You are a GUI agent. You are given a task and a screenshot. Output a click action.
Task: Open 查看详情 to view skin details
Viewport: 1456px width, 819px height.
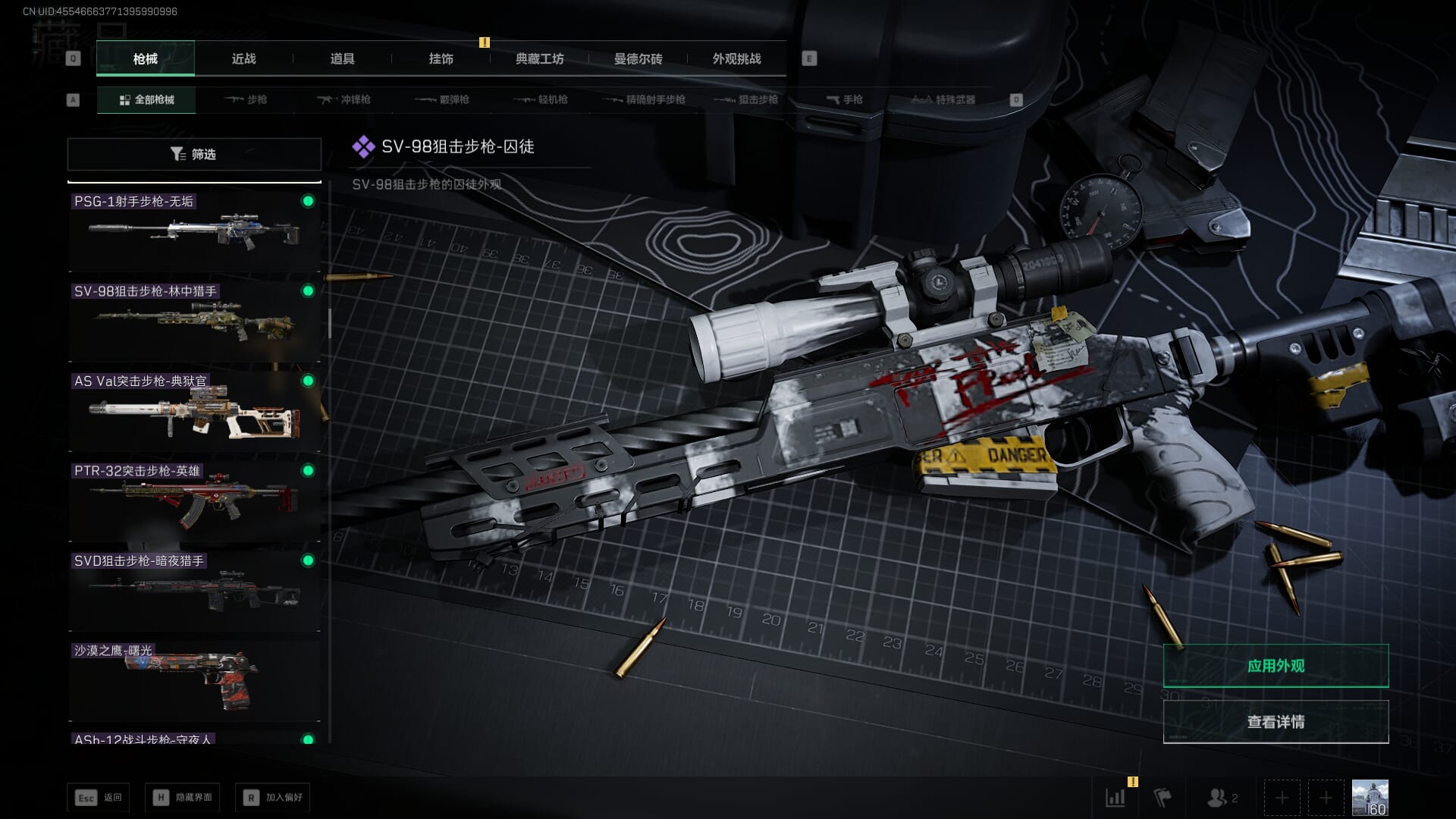1276,722
